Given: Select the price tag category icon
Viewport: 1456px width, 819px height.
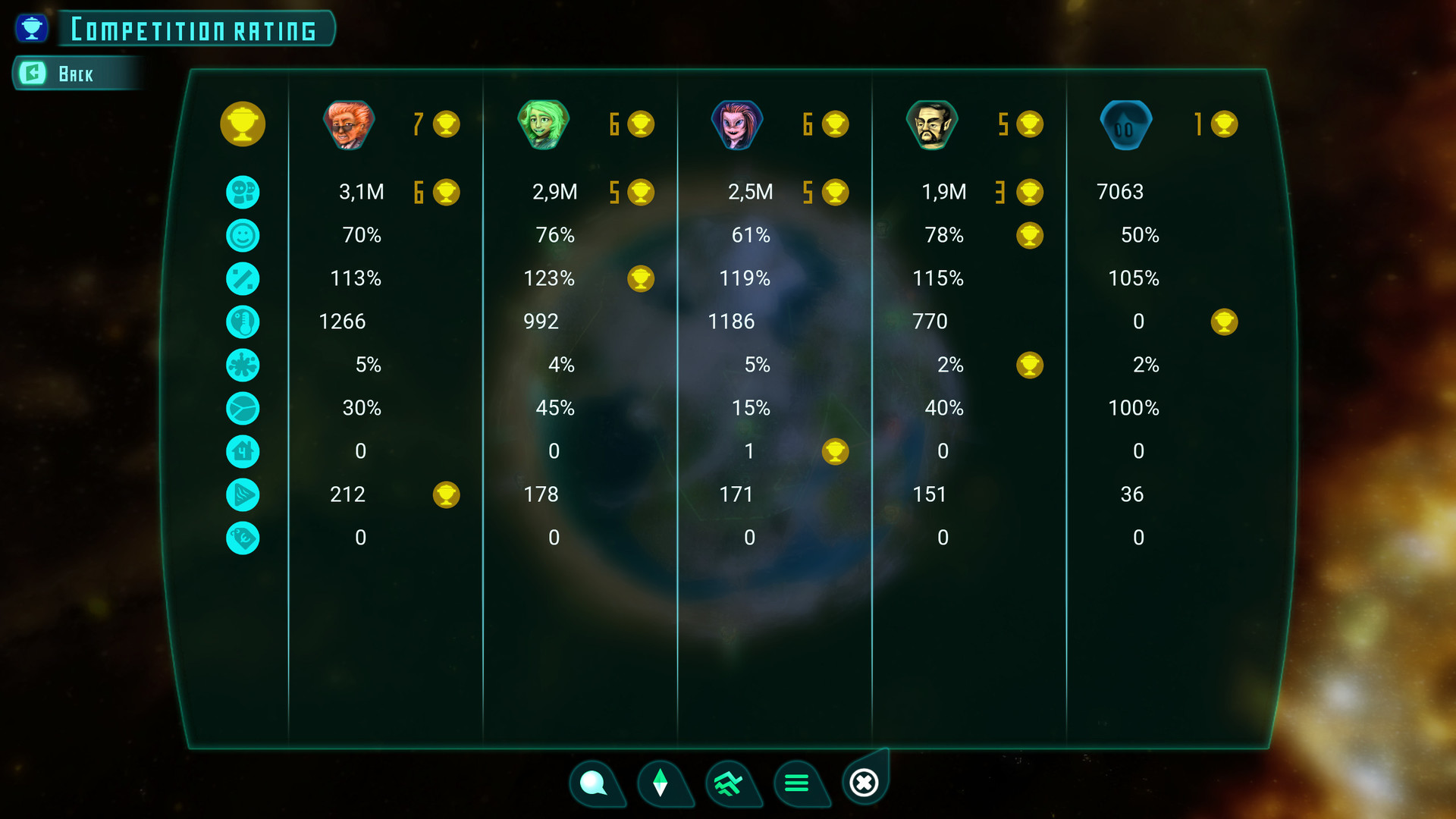Looking at the screenshot, I should click(243, 538).
